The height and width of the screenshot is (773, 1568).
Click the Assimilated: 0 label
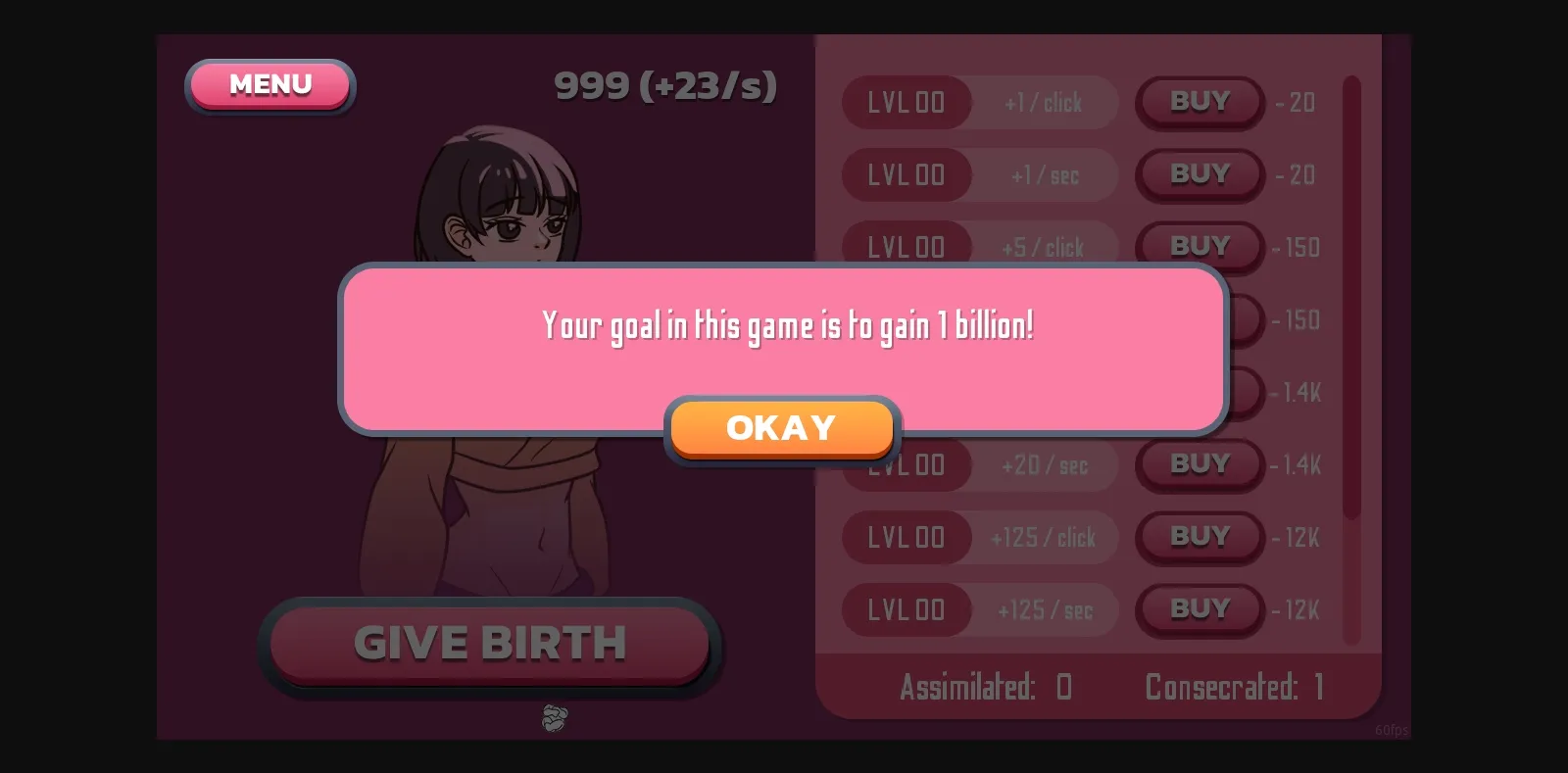pos(984,687)
